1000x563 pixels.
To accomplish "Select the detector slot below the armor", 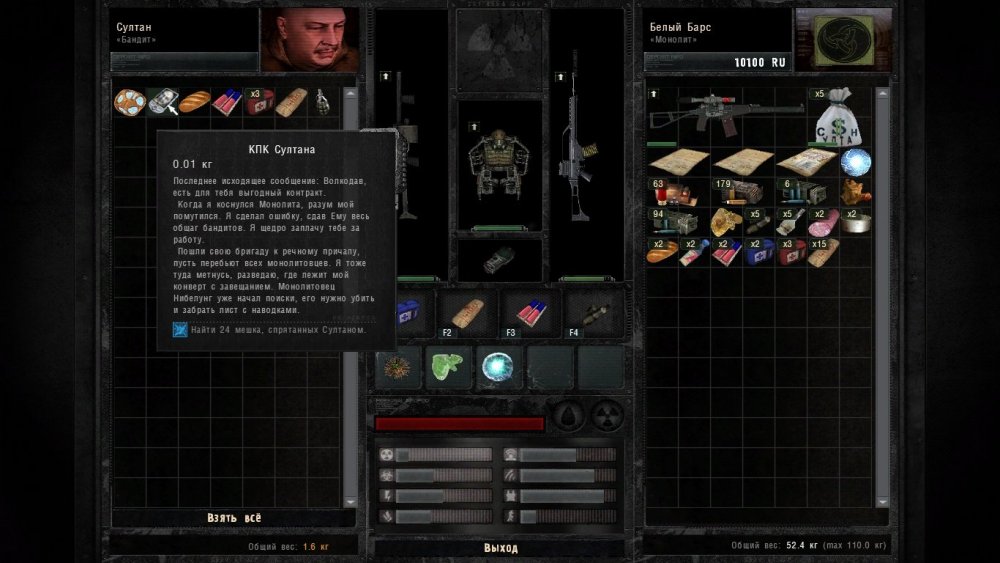I will [499, 257].
